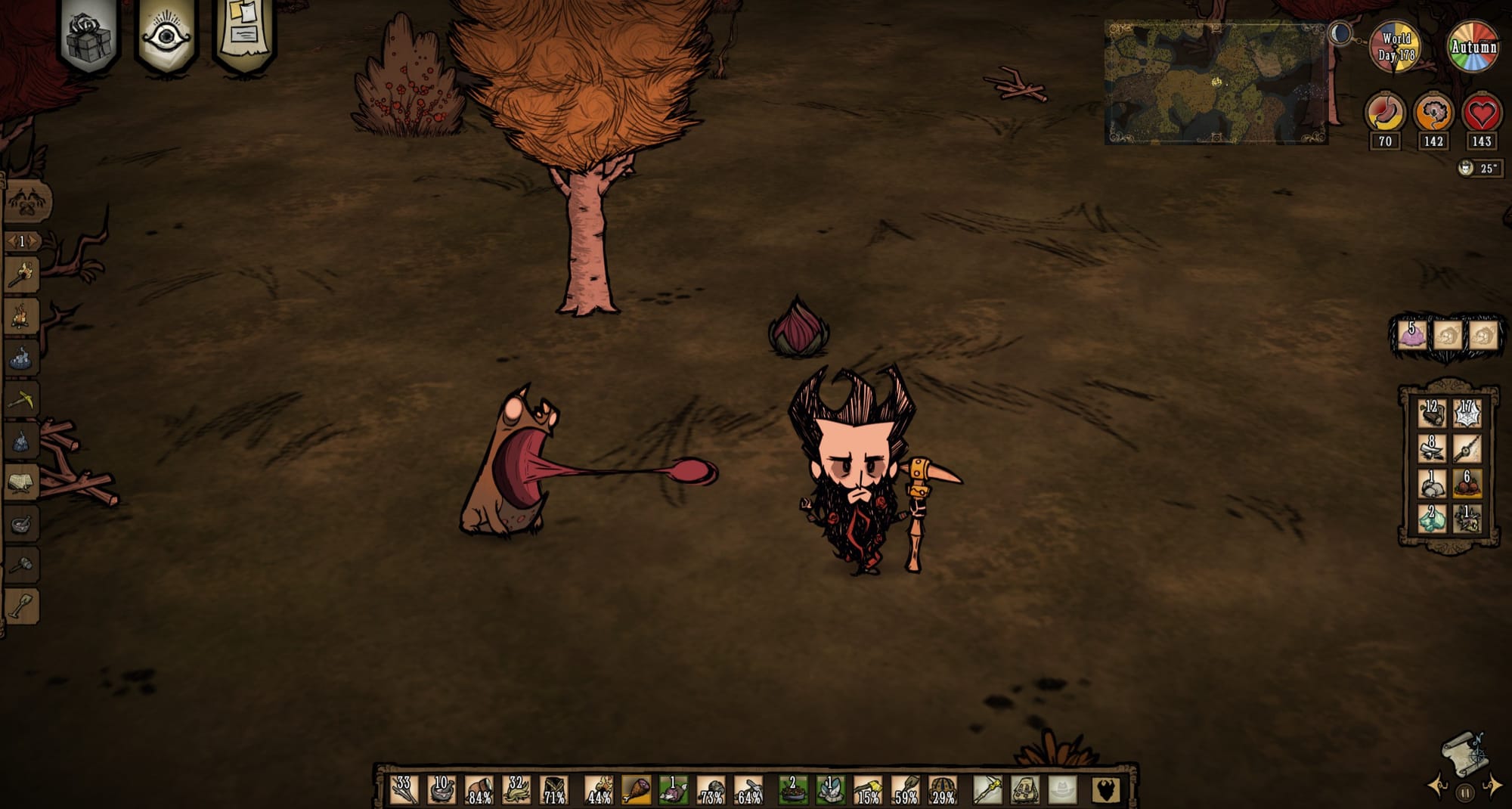Select the shovel crafting recipe

[x=22, y=606]
